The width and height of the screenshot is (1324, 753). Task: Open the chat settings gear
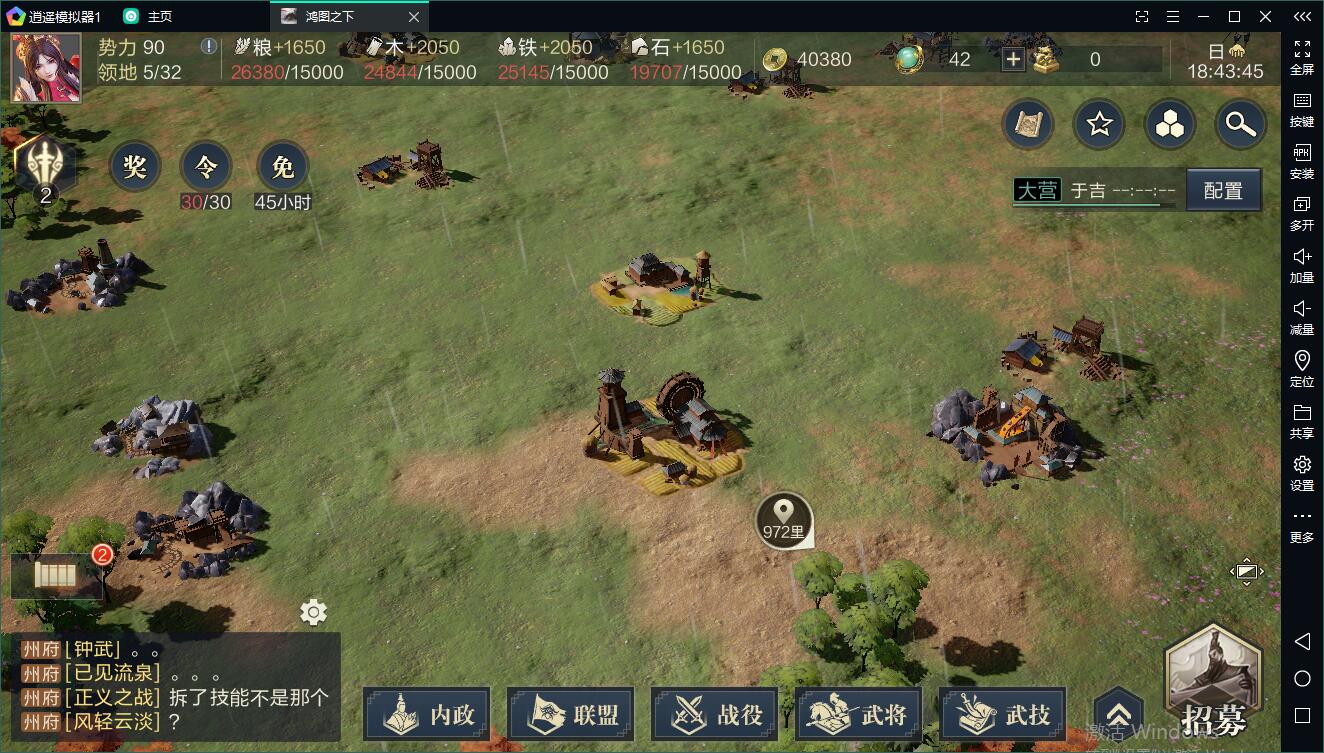pyautogui.click(x=314, y=612)
